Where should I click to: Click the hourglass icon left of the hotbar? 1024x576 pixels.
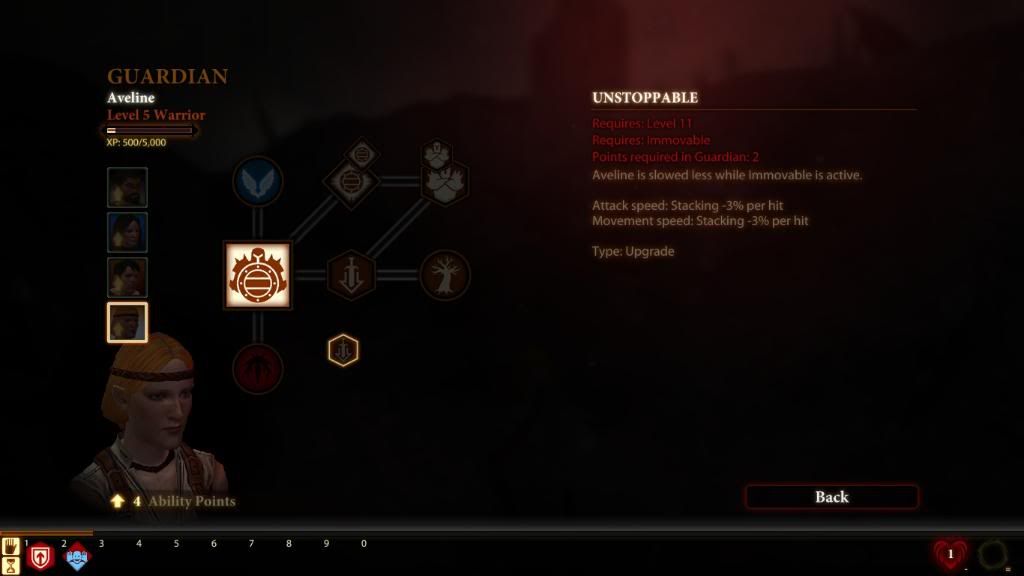(x=12, y=565)
